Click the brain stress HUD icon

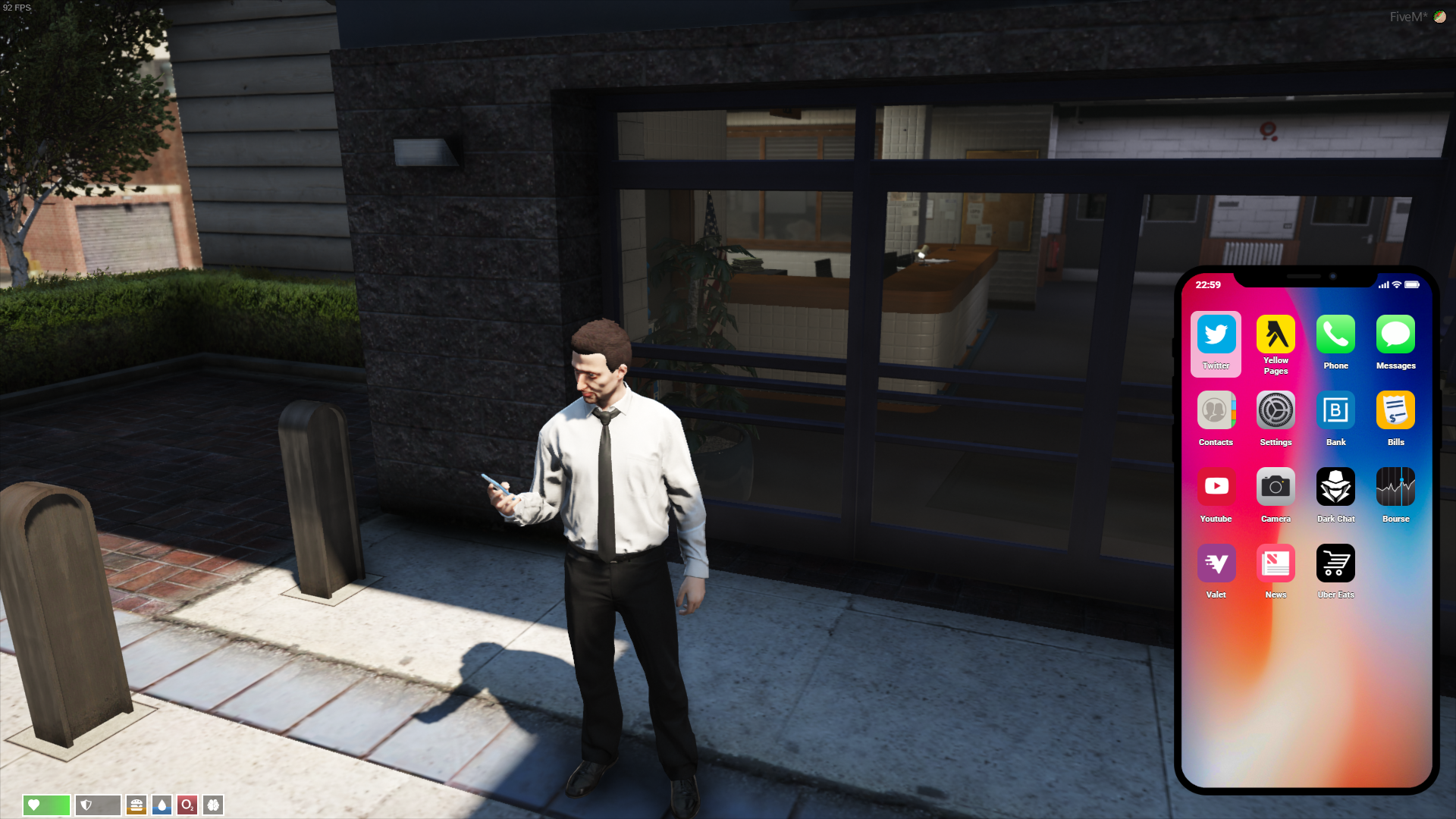point(213,805)
